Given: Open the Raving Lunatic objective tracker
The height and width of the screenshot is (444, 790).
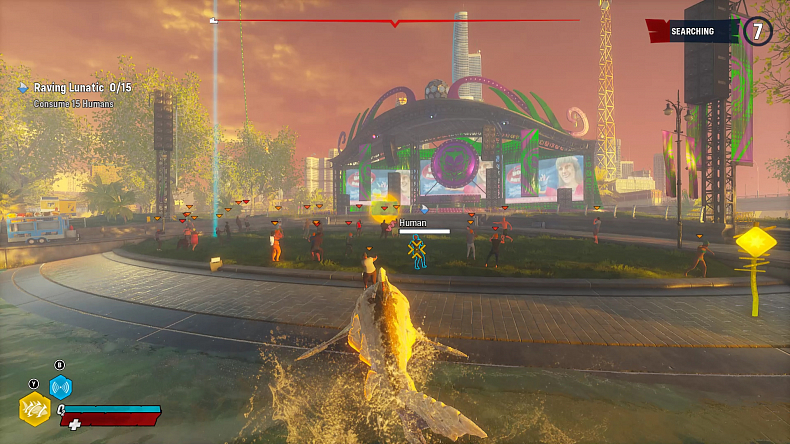Looking at the screenshot, I should click(82, 88).
